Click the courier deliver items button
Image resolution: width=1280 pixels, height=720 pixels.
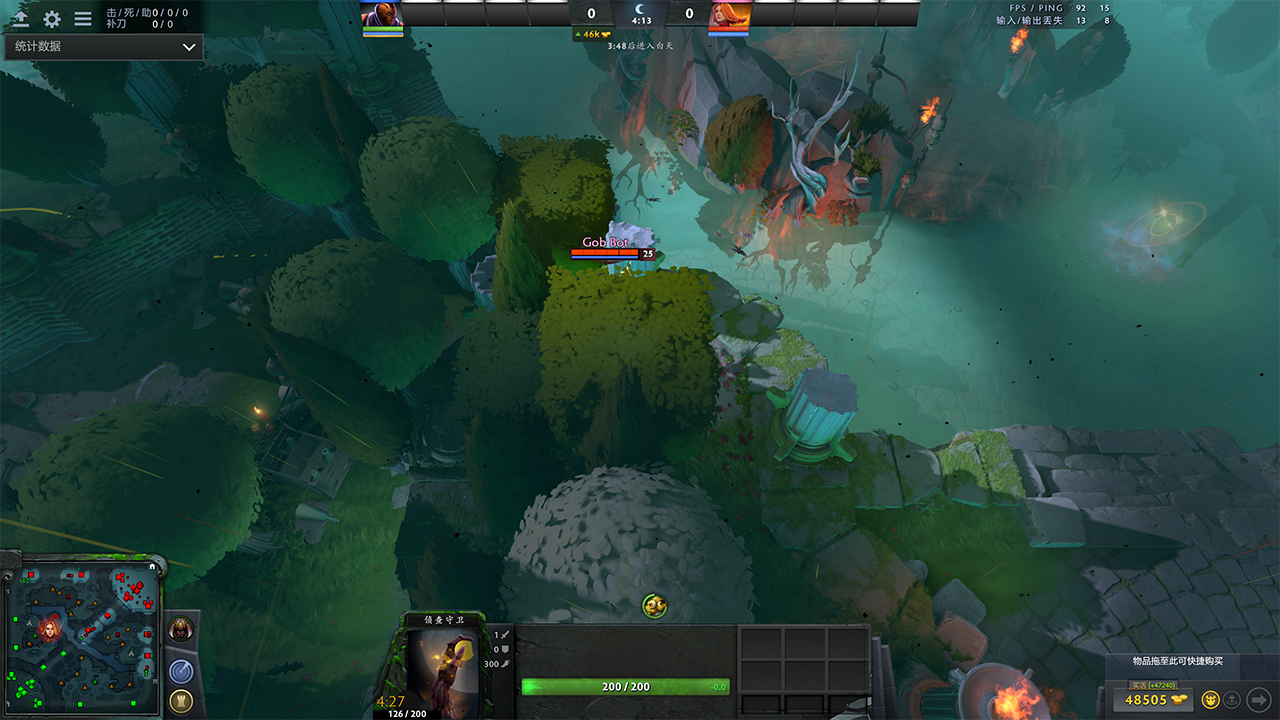(1233, 700)
